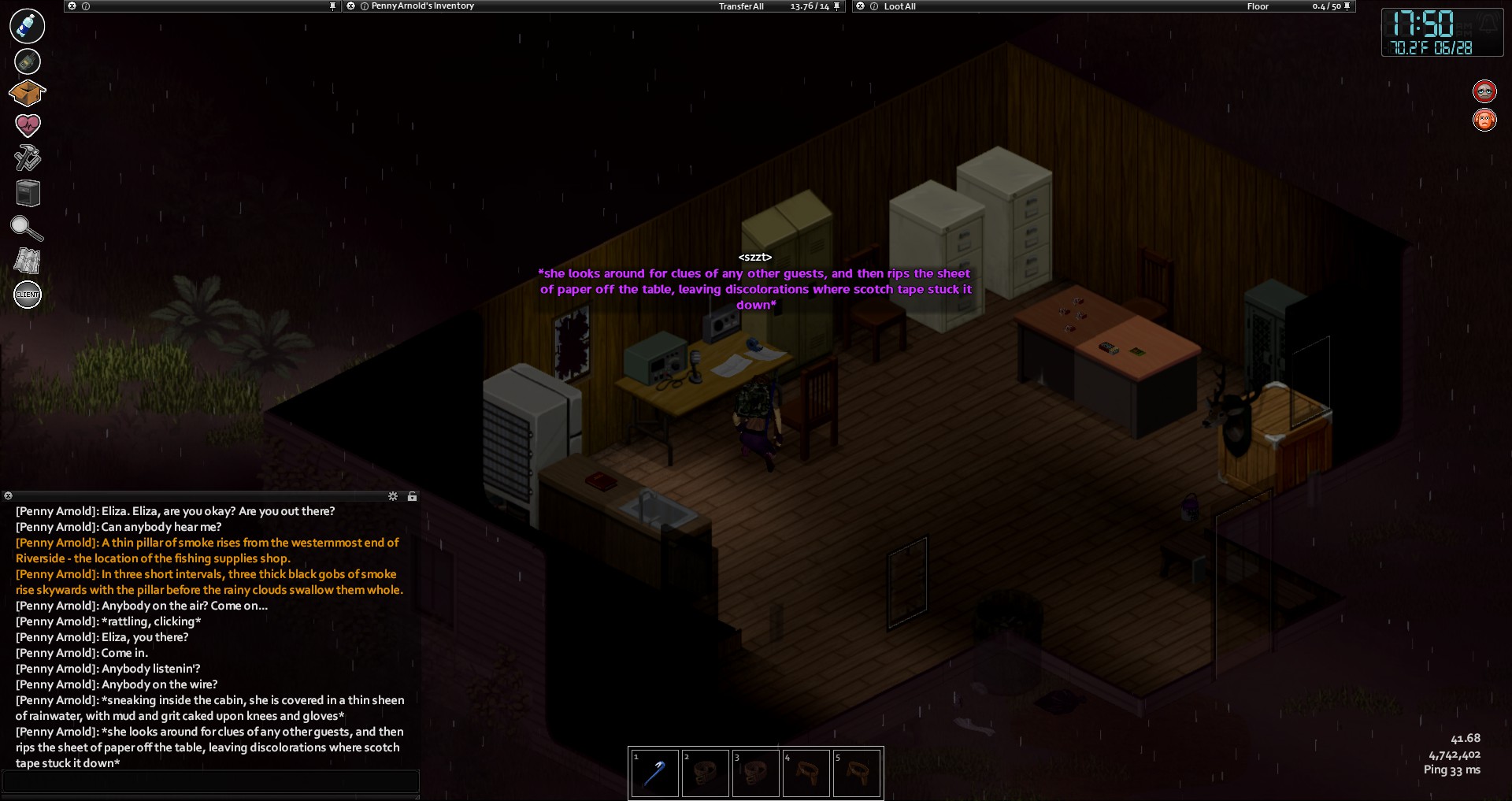Select the water bottle primary item icon
The width and height of the screenshot is (1512, 801).
coord(28,25)
